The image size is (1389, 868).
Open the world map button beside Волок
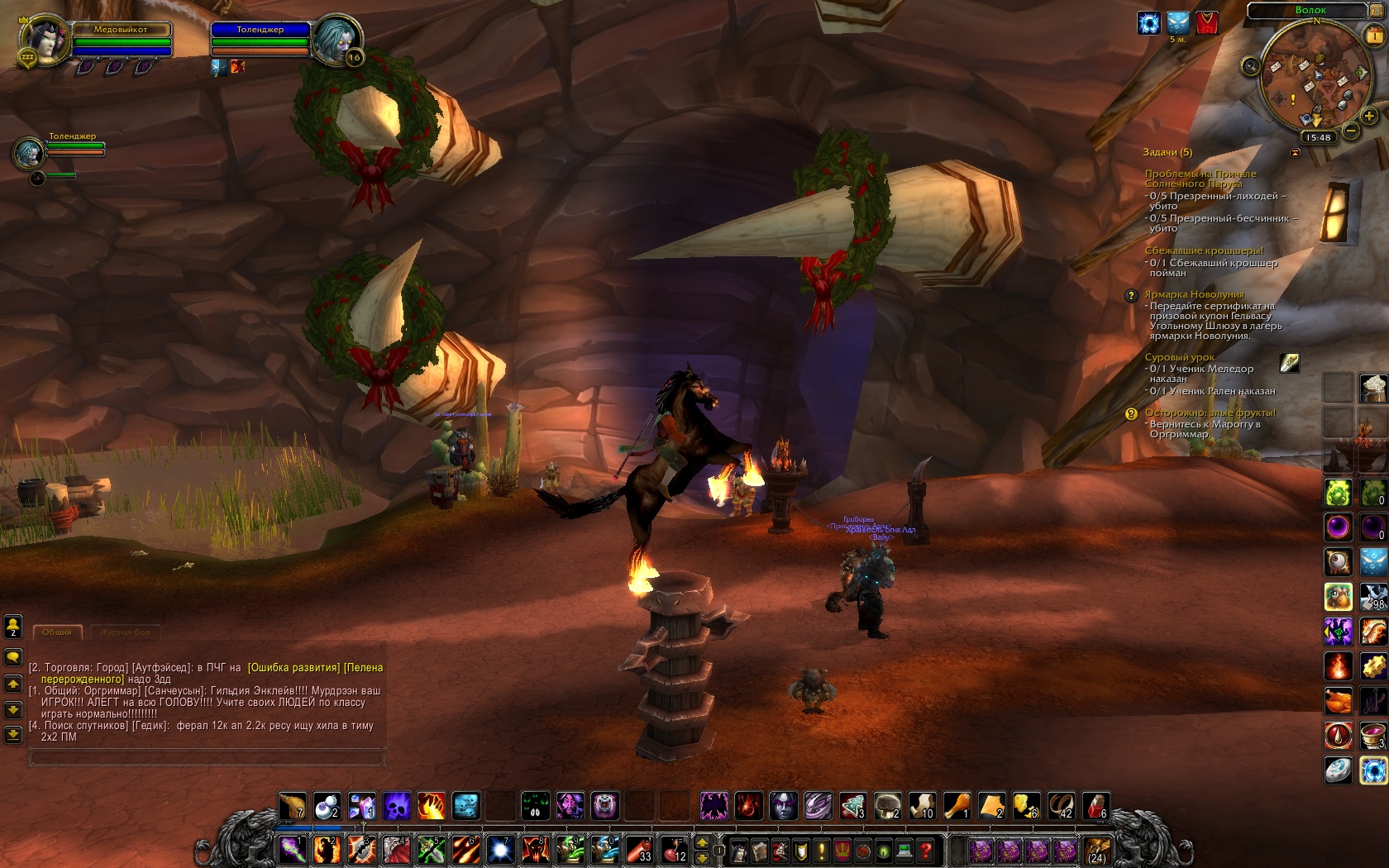click(x=1377, y=11)
